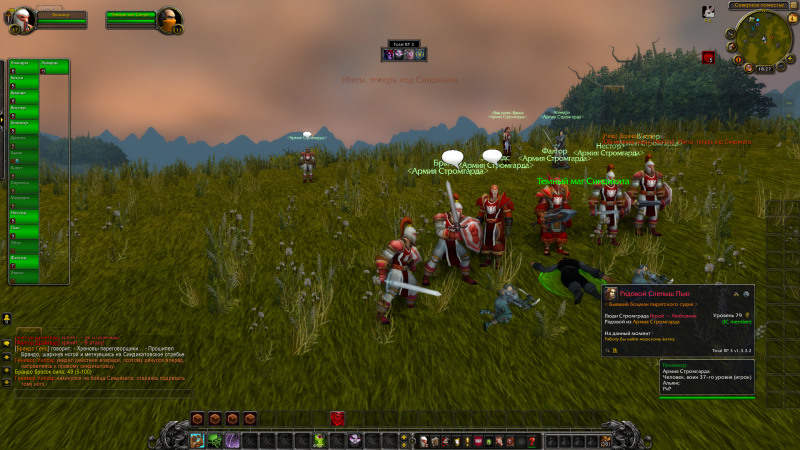Click the zone name bar above the minimap
Screen dimensions: 800x450
pyautogui.click(x=762, y=5)
